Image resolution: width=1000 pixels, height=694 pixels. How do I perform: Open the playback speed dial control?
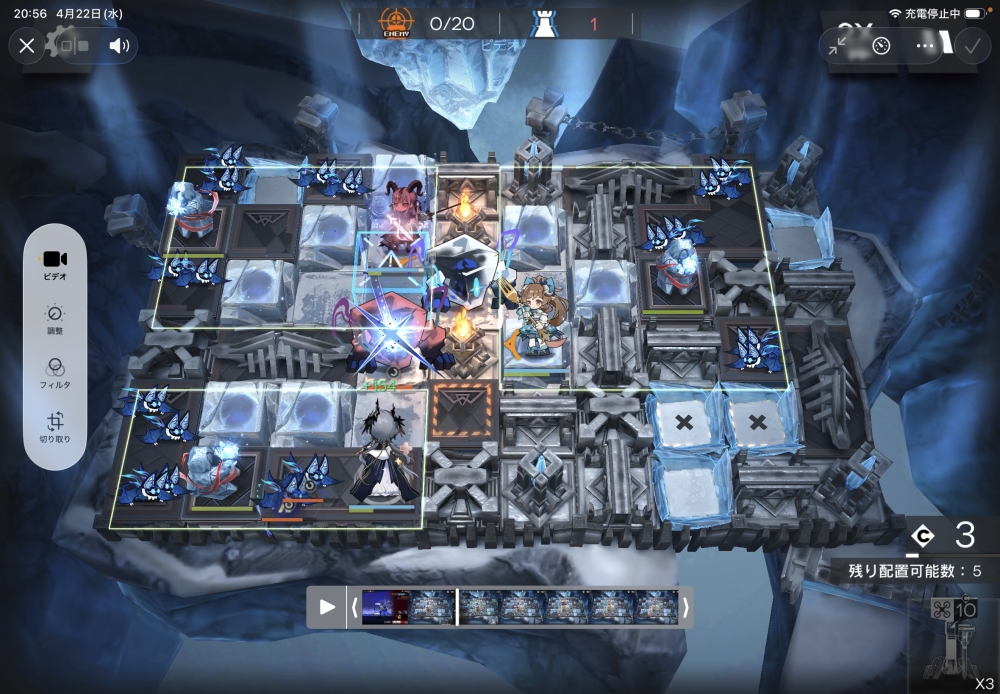[x=881, y=45]
